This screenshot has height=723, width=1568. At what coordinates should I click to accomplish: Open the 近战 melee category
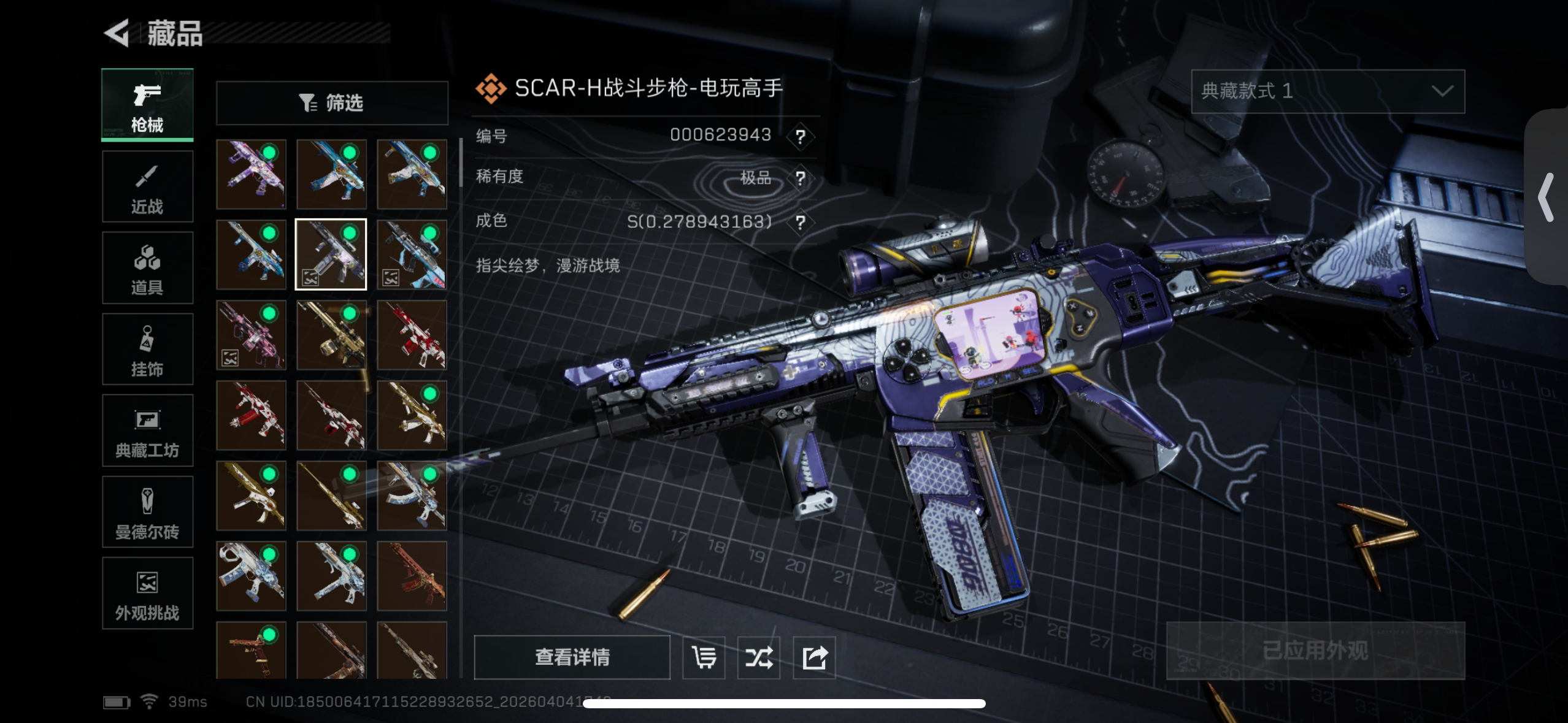tap(147, 186)
